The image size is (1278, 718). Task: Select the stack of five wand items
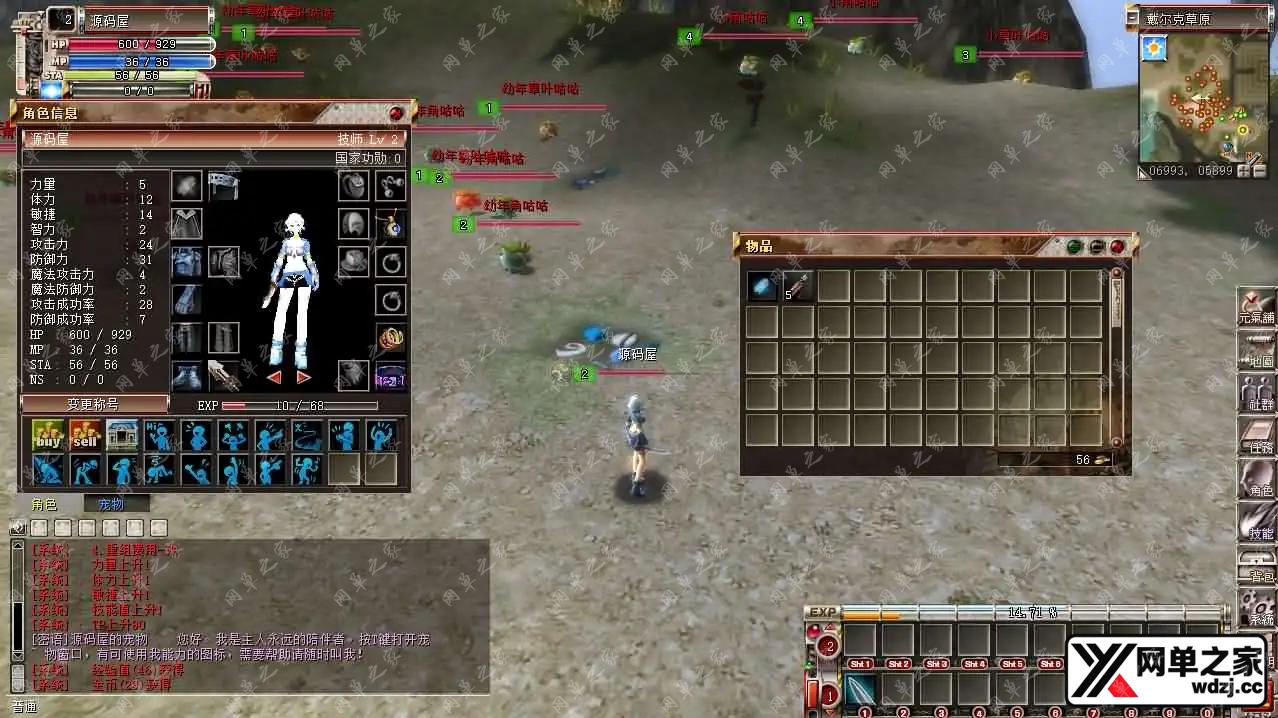[x=798, y=287]
